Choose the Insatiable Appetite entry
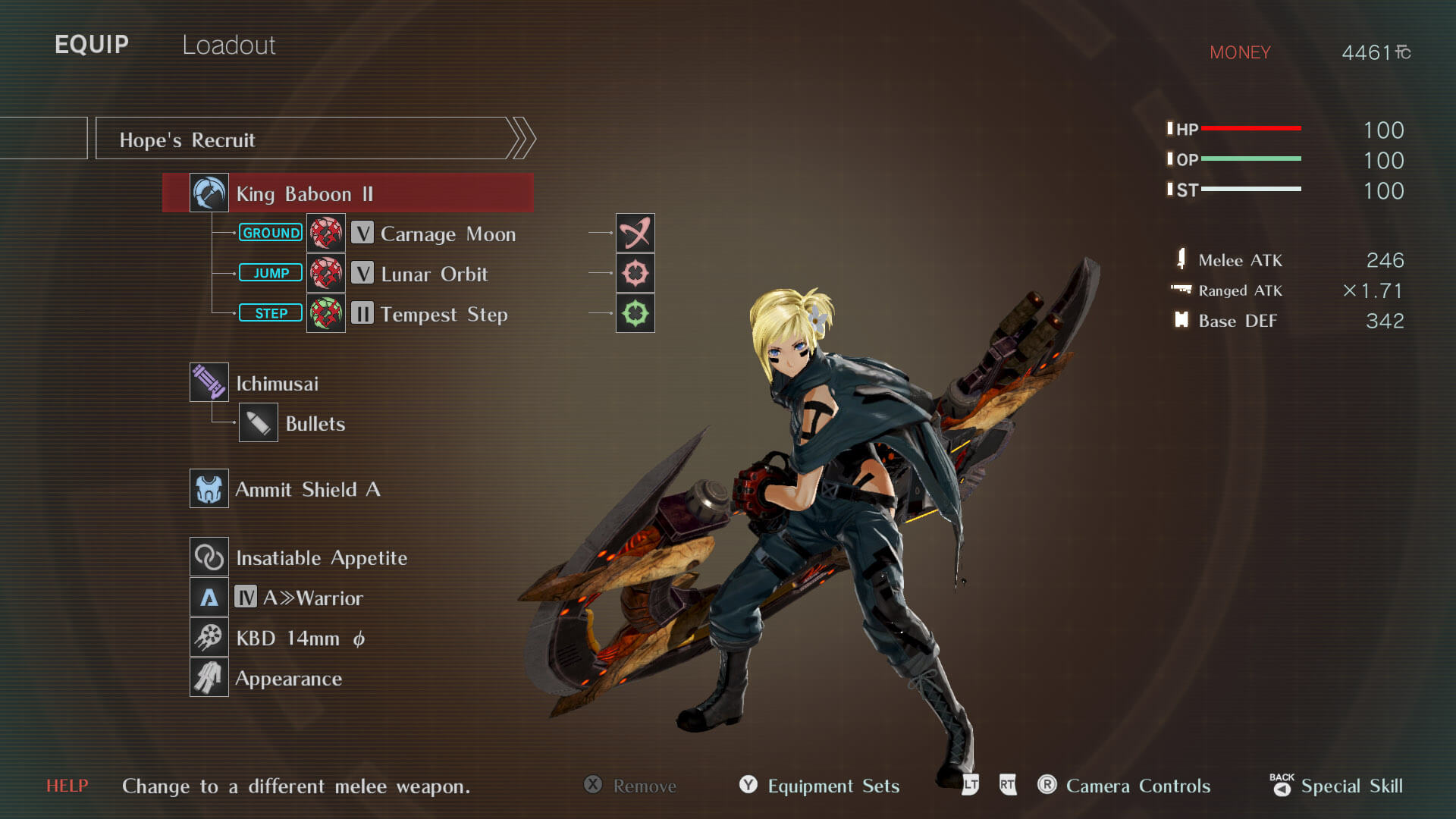1456x819 pixels. [321, 558]
